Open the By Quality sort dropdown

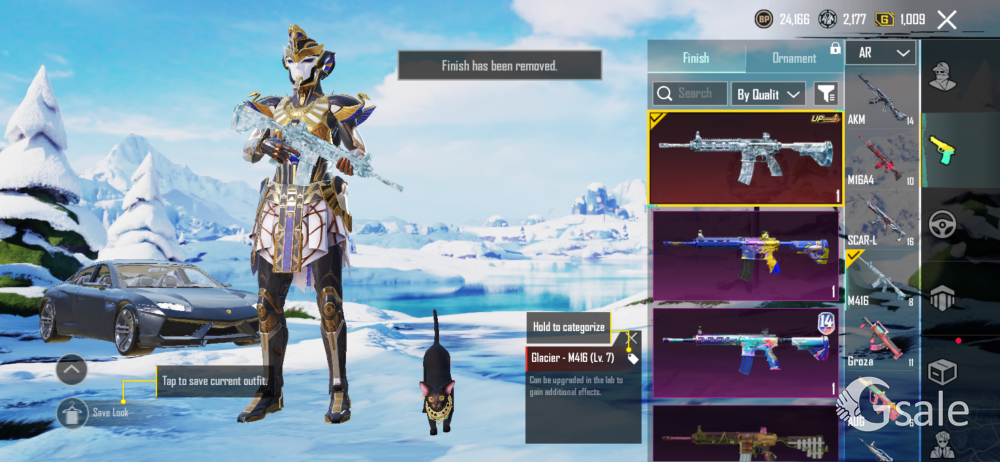pos(768,94)
